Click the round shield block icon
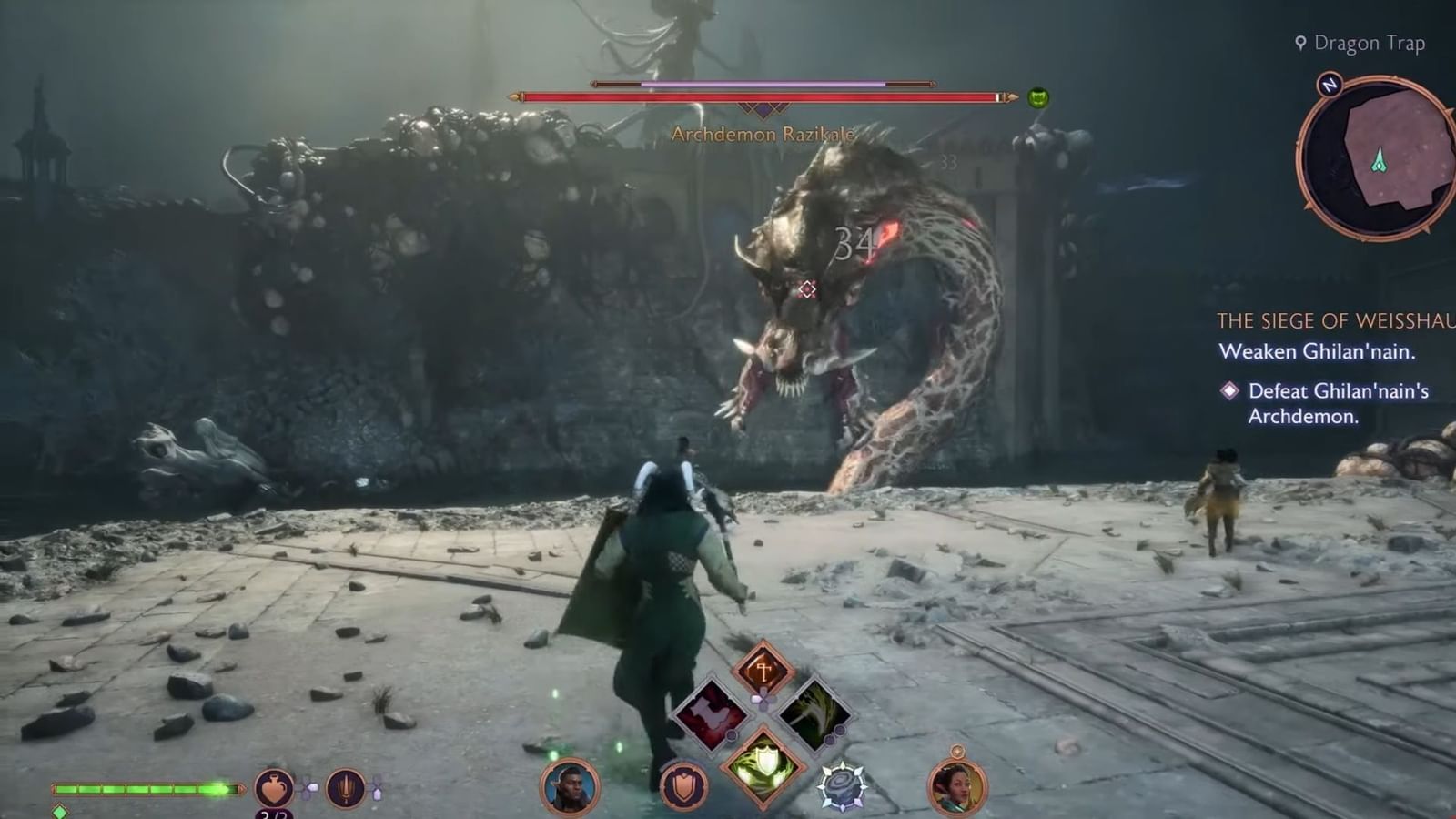 click(x=684, y=784)
